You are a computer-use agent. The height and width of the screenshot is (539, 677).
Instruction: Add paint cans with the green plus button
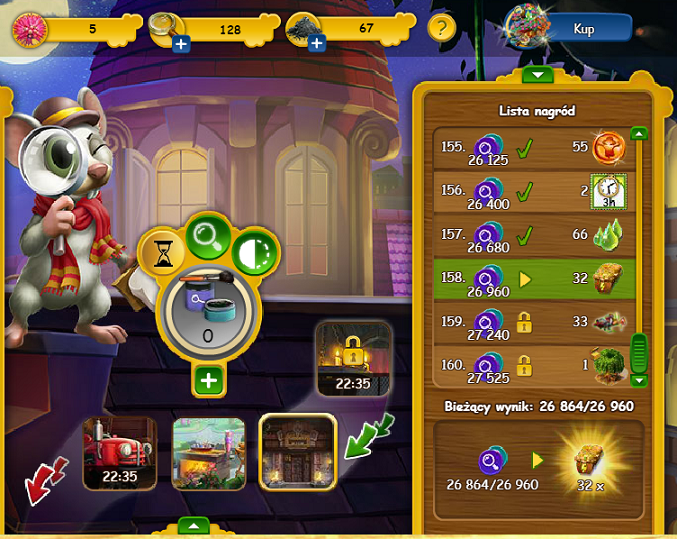coord(210,380)
